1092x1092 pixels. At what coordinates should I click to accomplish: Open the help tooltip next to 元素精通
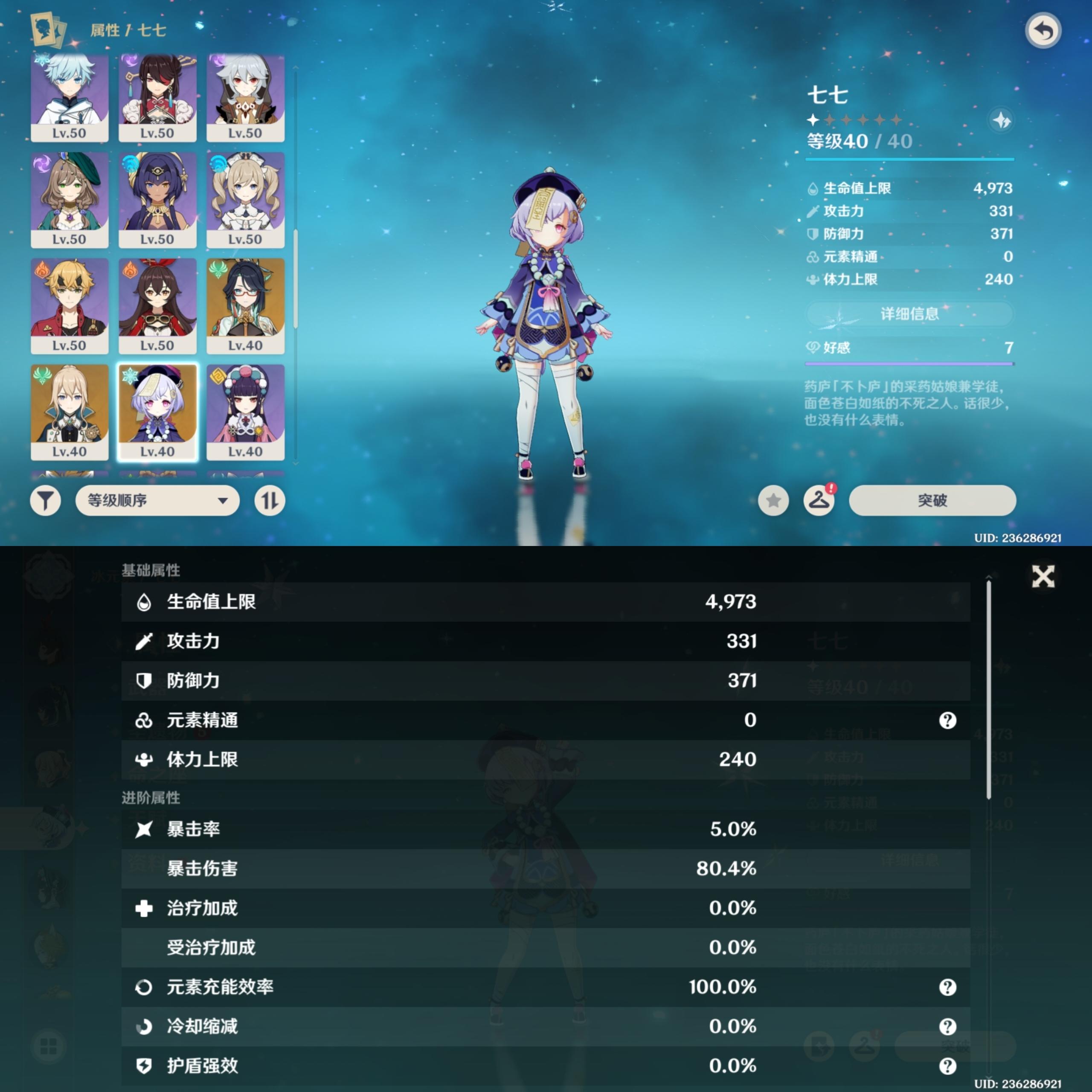pos(947,720)
